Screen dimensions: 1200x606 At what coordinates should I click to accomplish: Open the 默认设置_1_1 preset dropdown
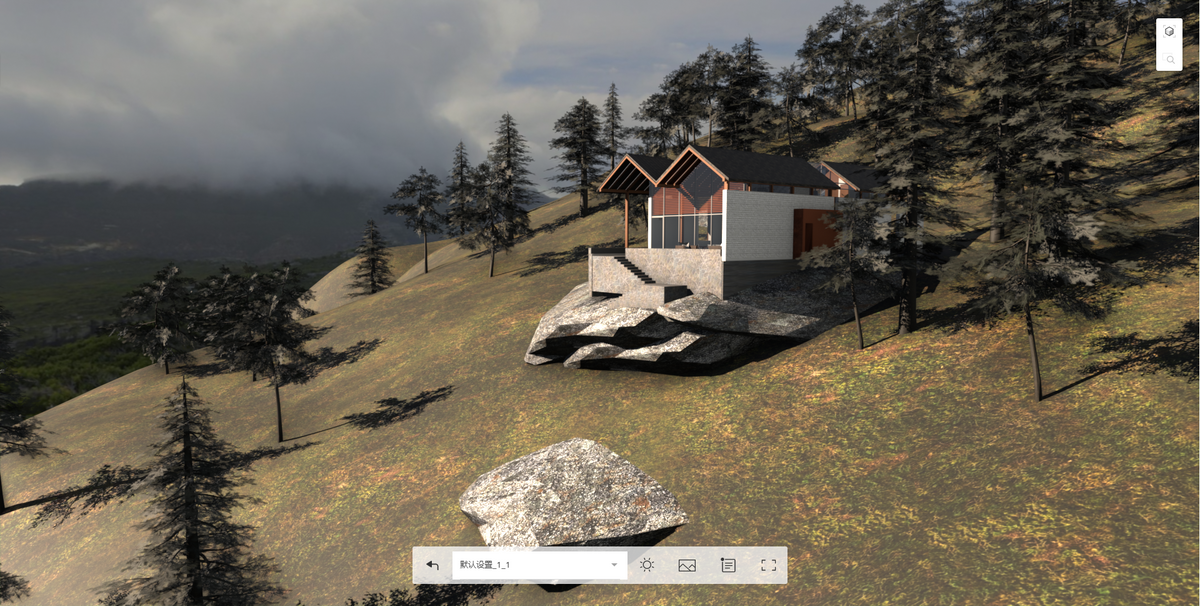(x=539, y=565)
